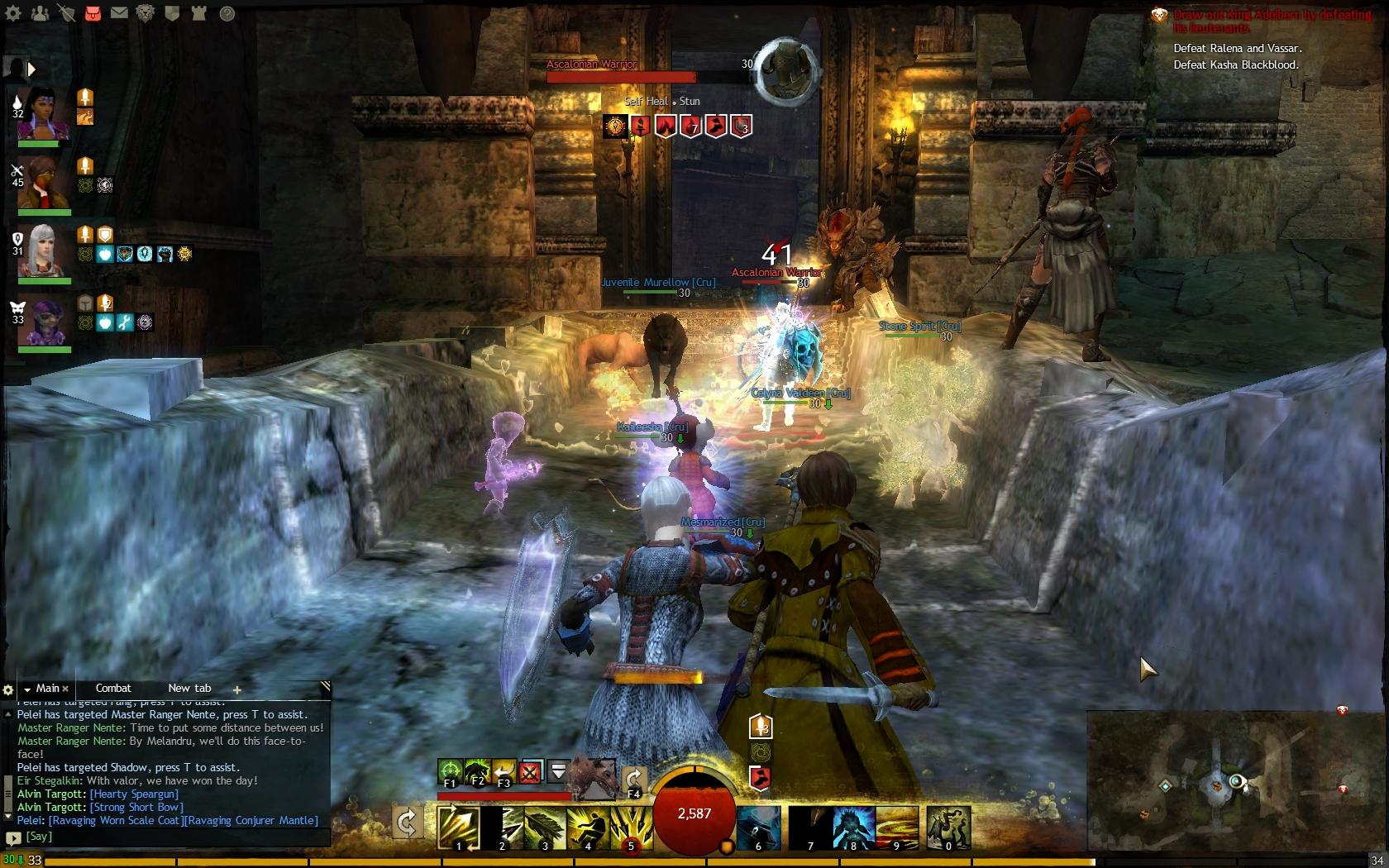Switch to the Combat chat tab
Viewport: 1389px width, 868px height.
pos(113,689)
